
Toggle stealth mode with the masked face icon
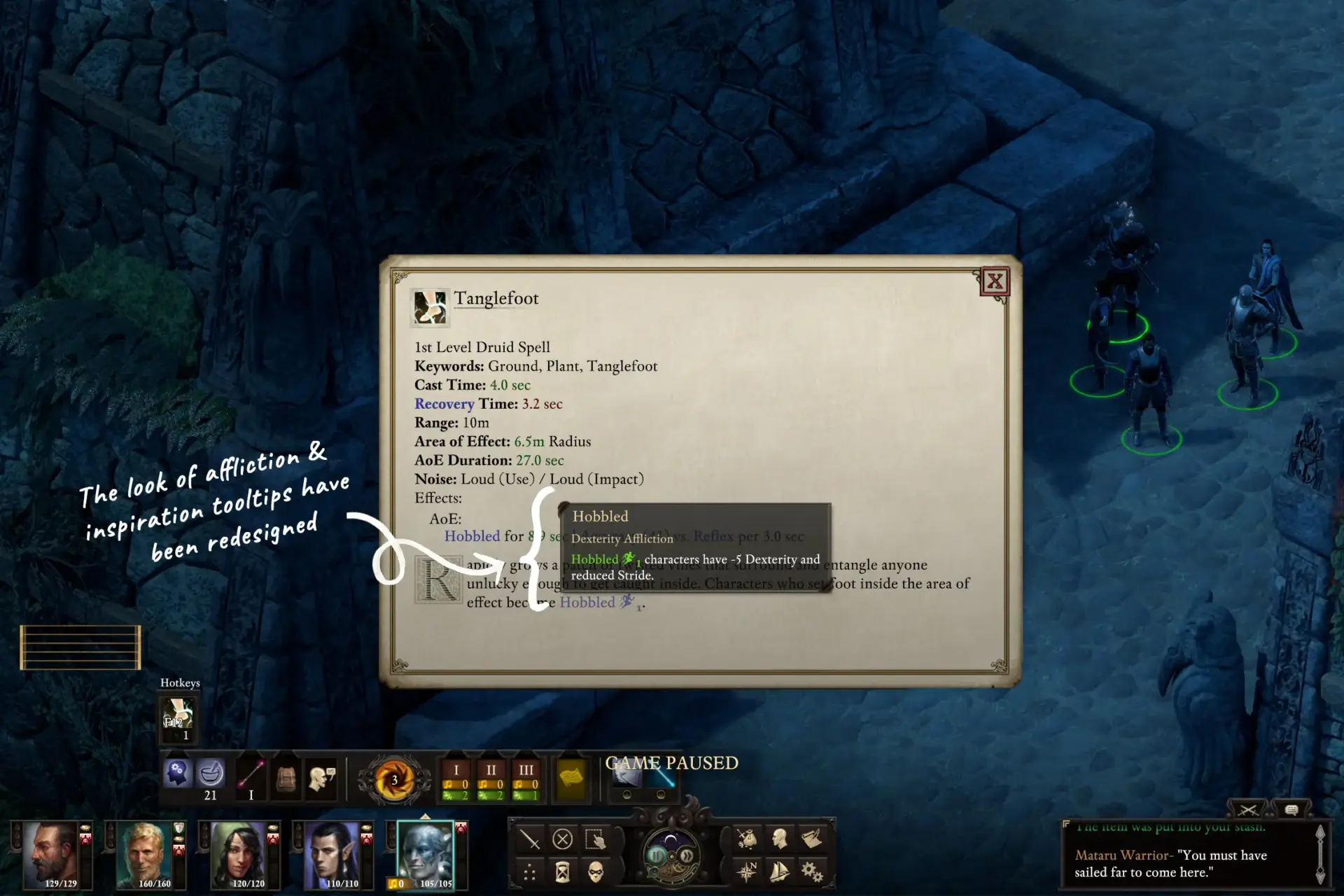pyautogui.click(x=596, y=871)
